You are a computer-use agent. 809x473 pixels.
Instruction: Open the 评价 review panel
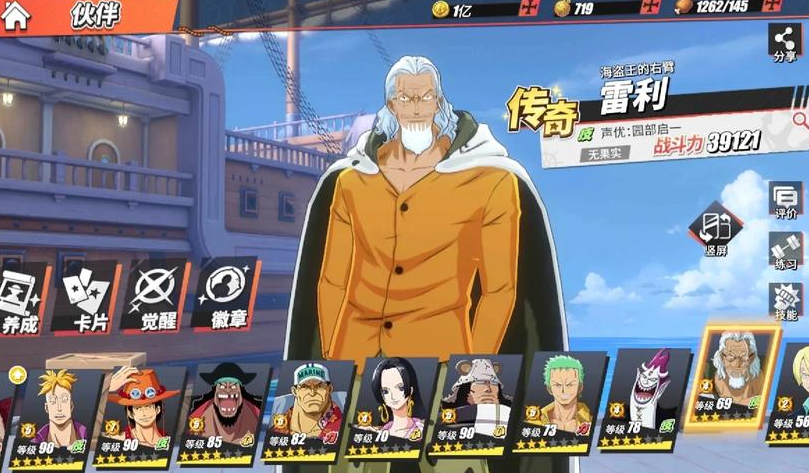[785, 200]
